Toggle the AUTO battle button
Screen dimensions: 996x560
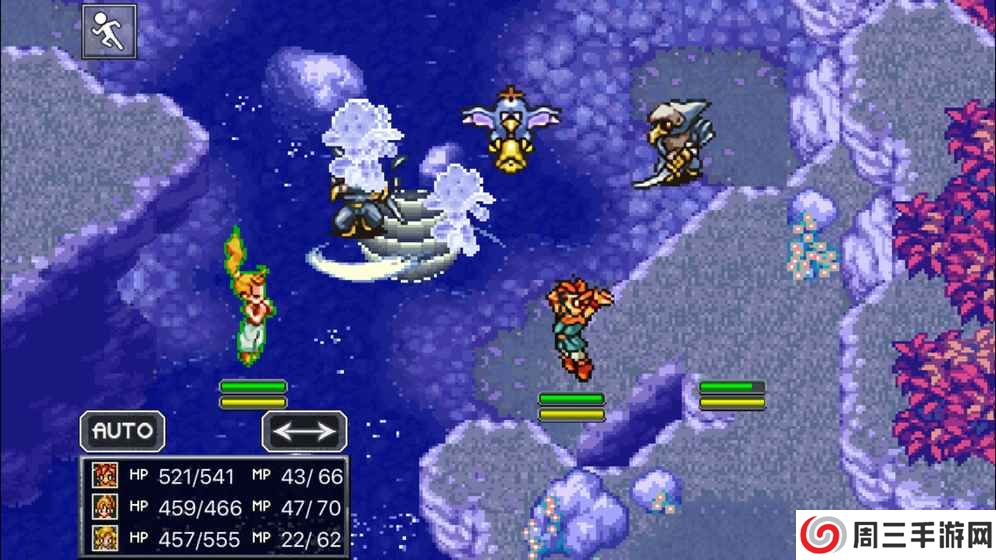[123, 432]
